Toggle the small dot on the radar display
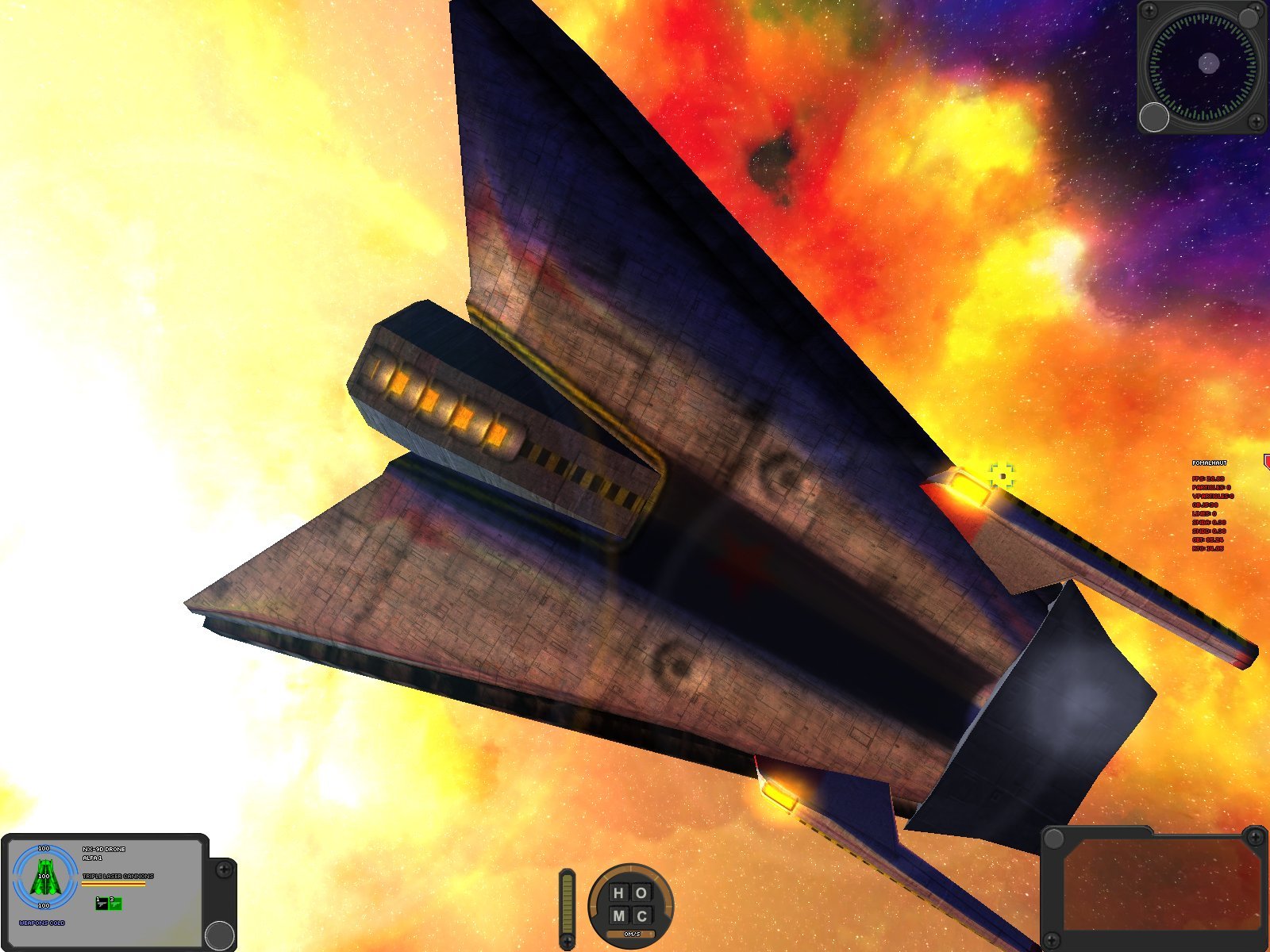The height and width of the screenshot is (952, 1270). [1208, 63]
